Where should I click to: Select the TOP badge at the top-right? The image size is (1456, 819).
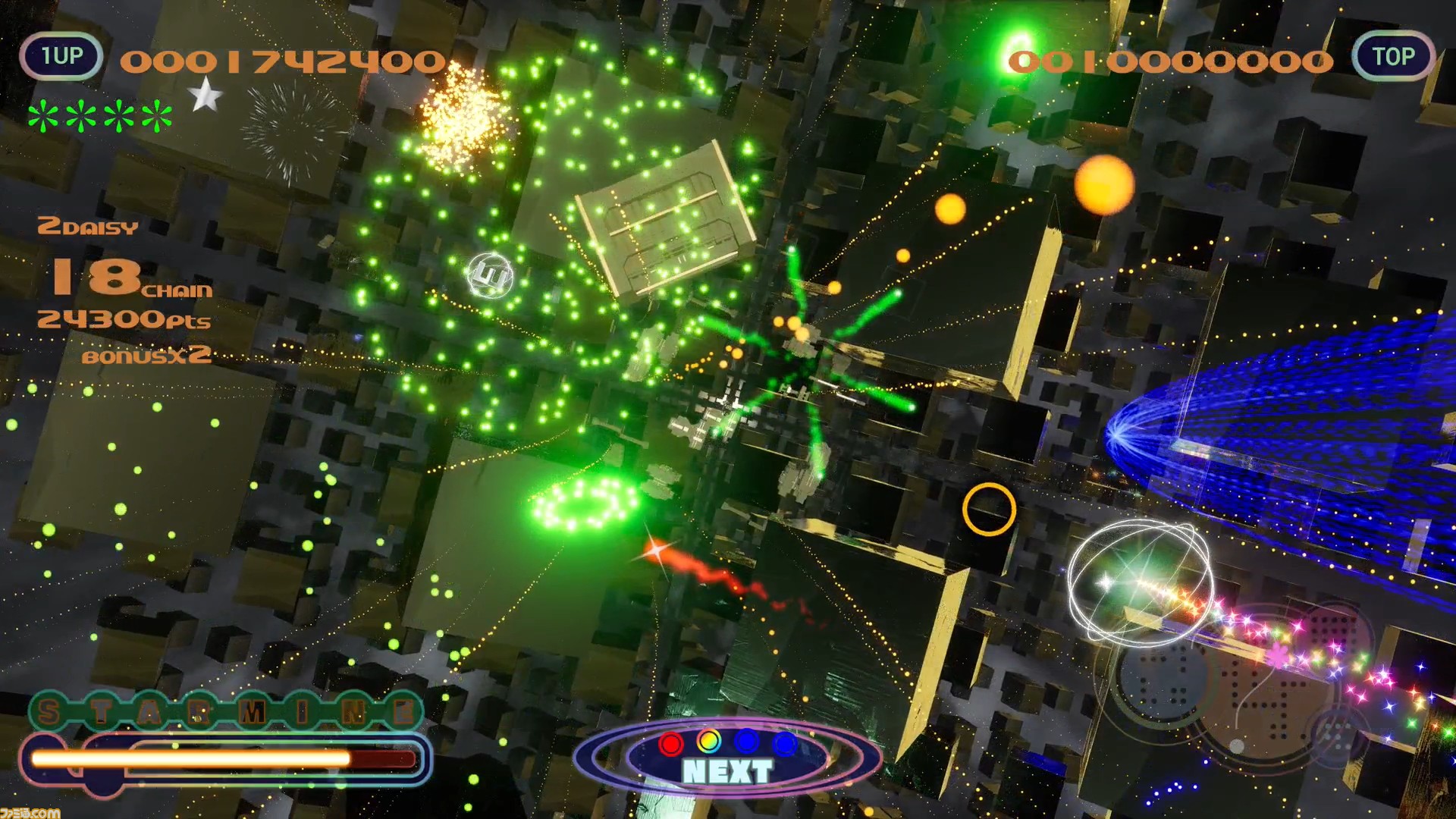(1395, 55)
